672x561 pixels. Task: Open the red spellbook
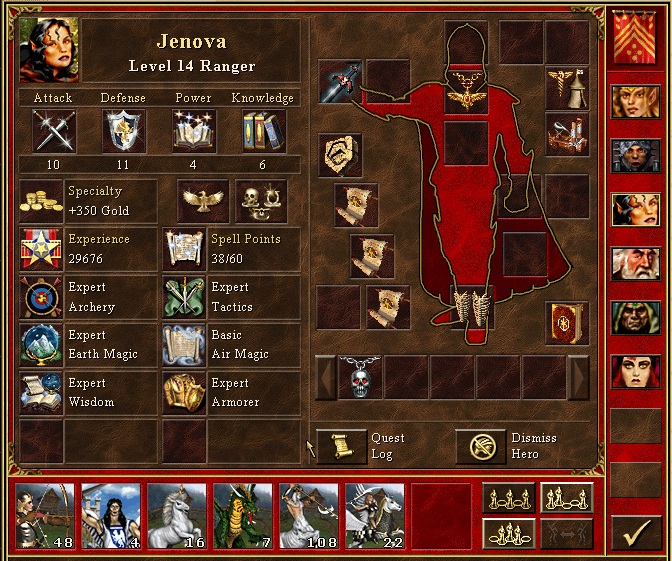click(567, 323)
